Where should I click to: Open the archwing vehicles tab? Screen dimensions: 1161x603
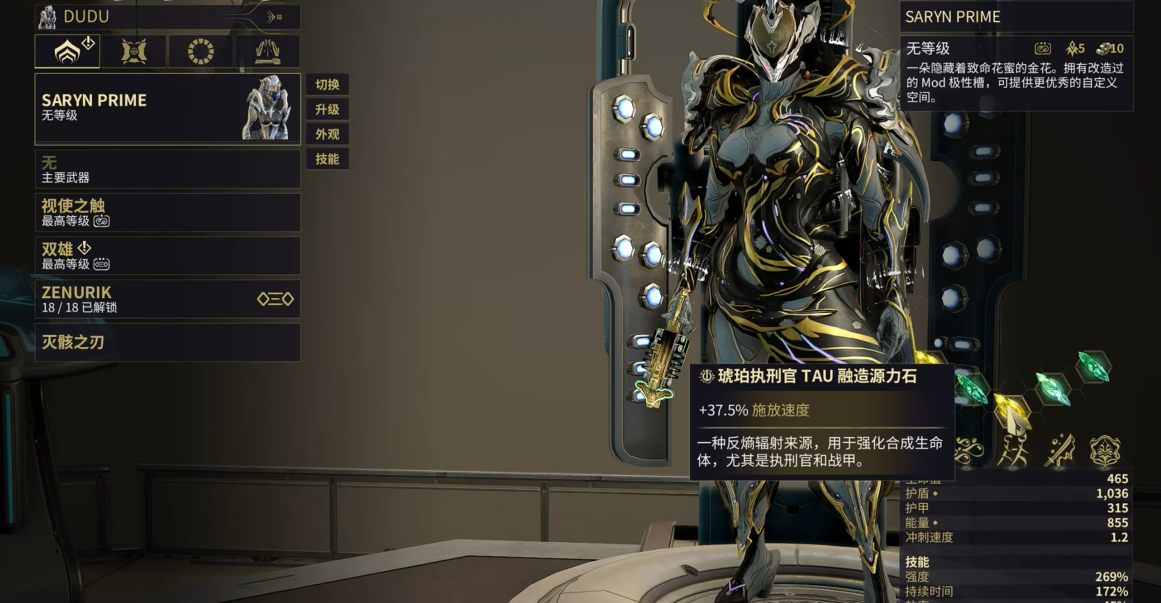(267, 51)
